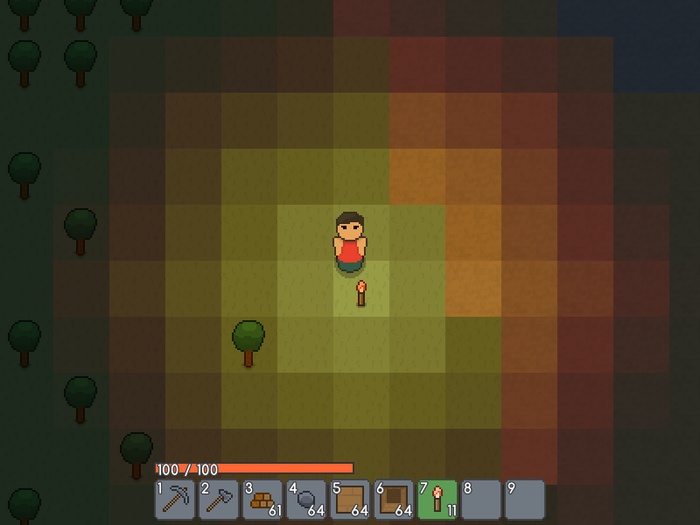Switch to empty hotbar slot 8

(481, 499)
